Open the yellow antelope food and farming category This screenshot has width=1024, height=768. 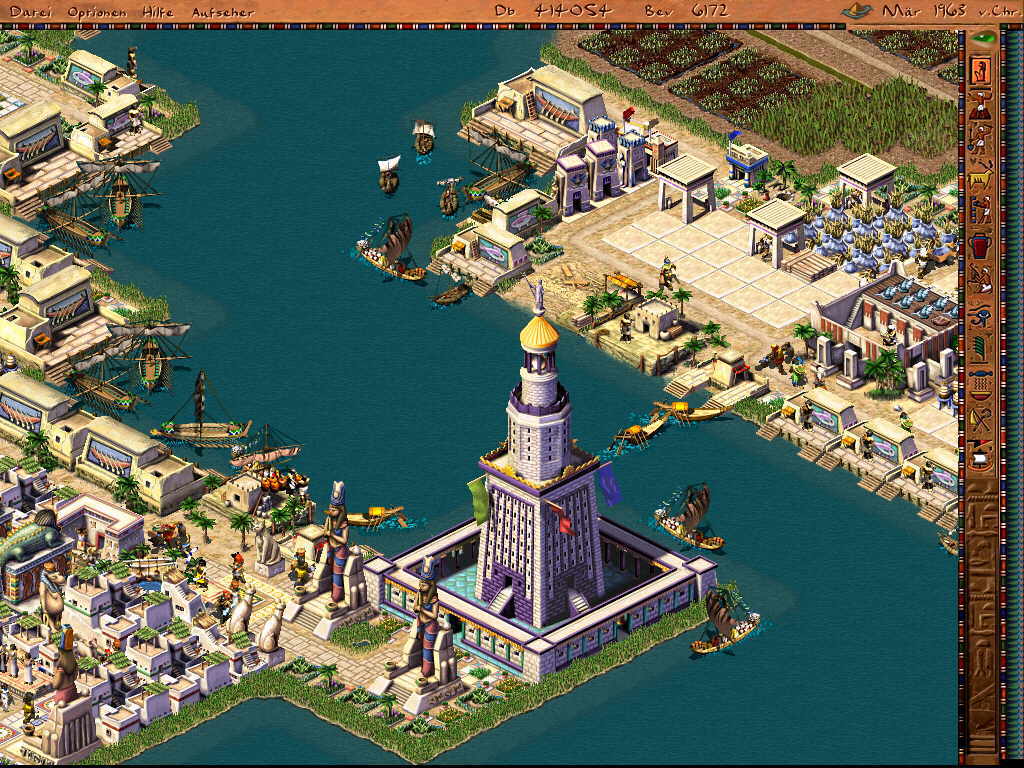coord(980,172)
